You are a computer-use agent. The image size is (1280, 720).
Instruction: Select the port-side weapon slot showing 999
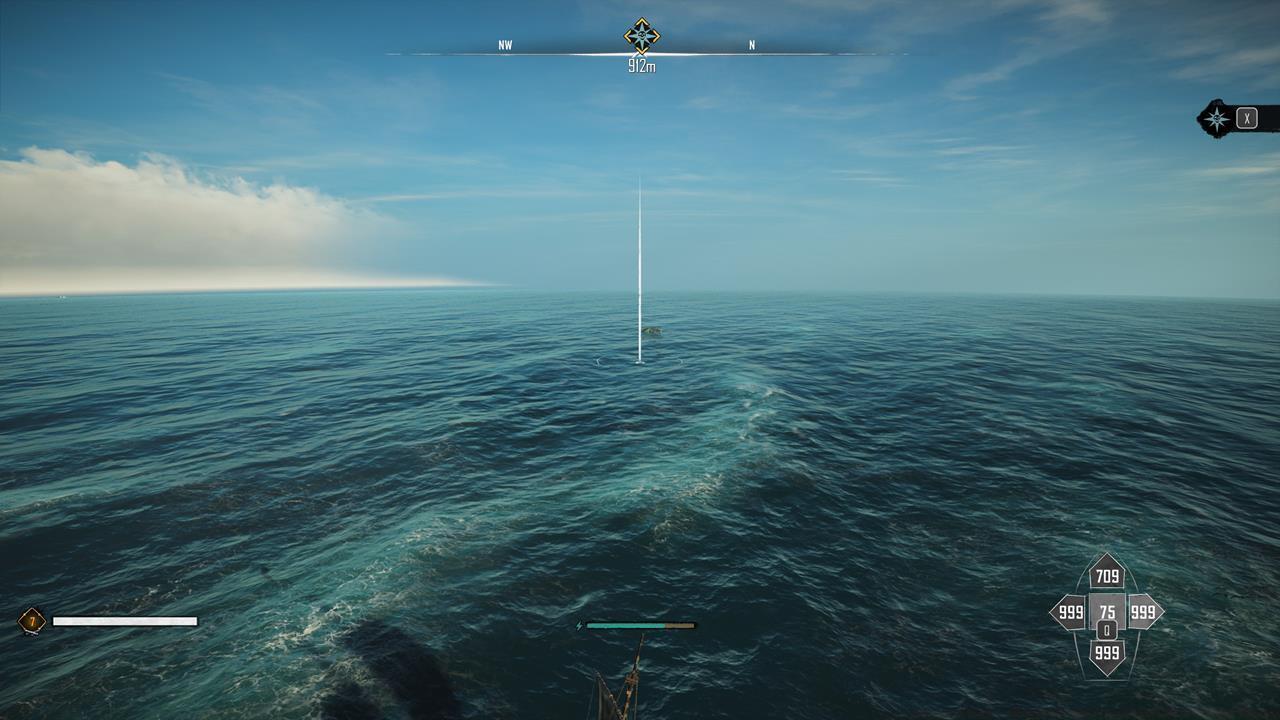point(1070,611)
